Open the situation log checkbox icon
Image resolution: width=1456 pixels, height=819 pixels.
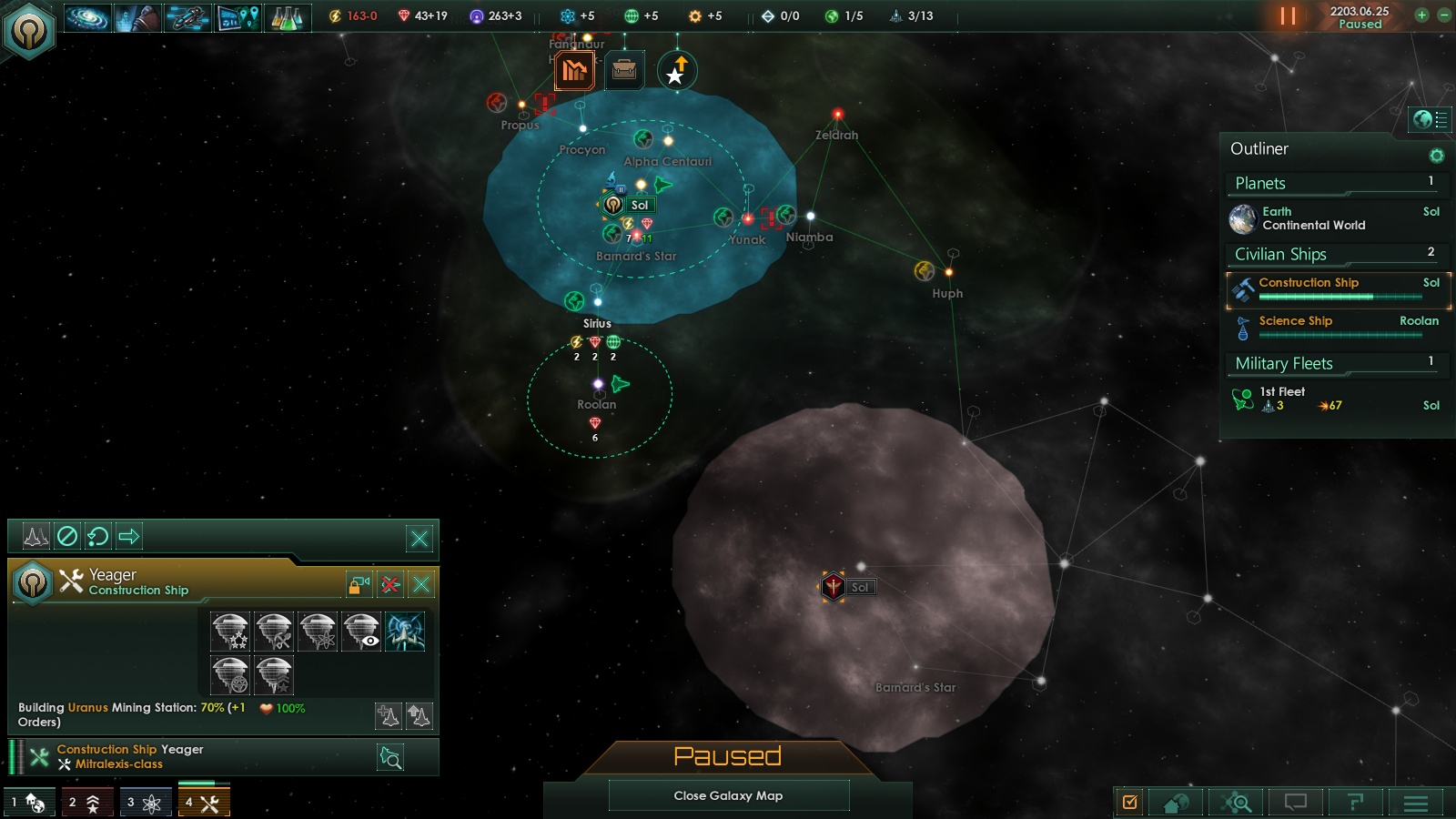1130,802
